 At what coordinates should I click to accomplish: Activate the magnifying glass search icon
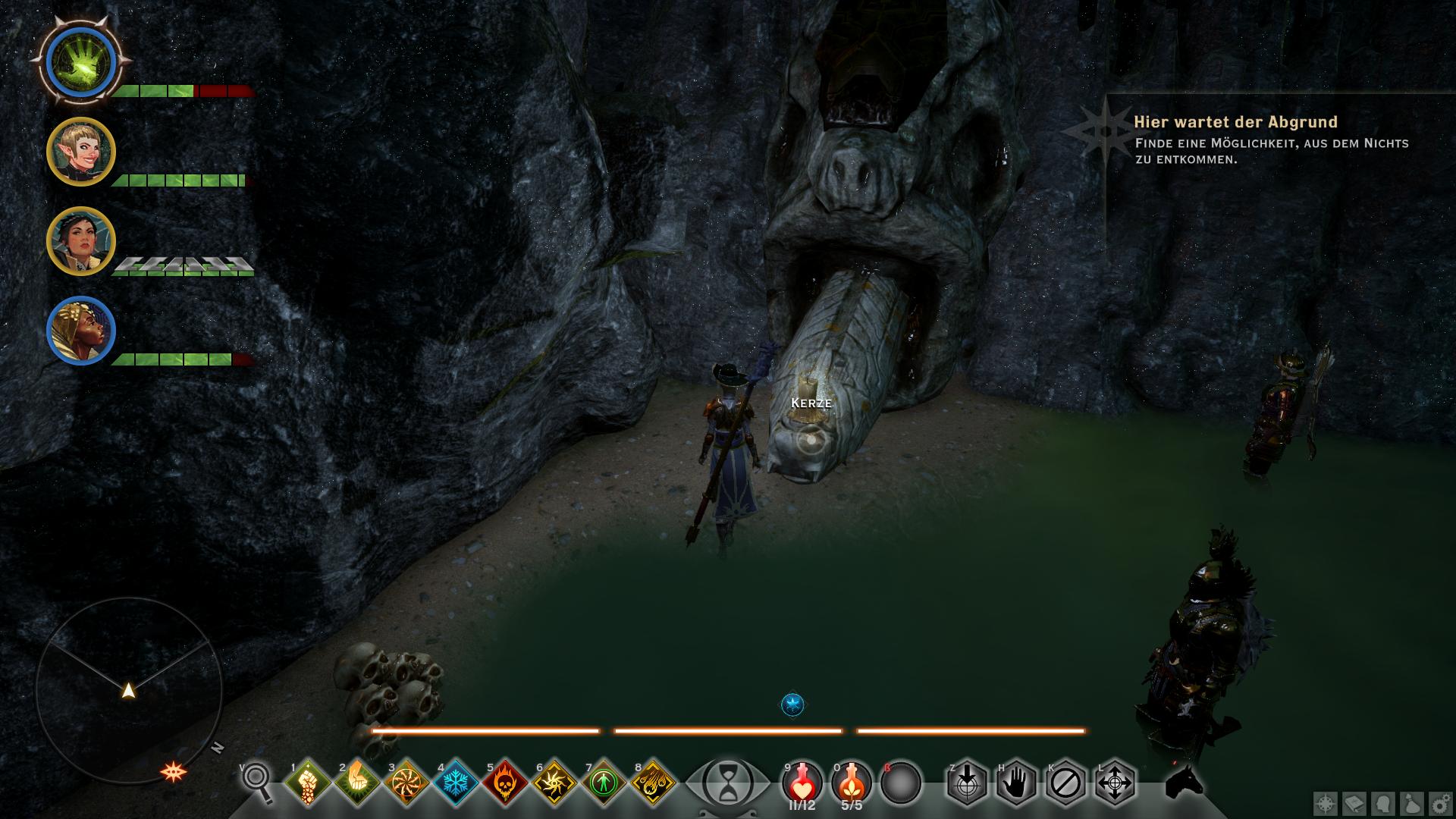pyautogui.click(x=257, y=782)
